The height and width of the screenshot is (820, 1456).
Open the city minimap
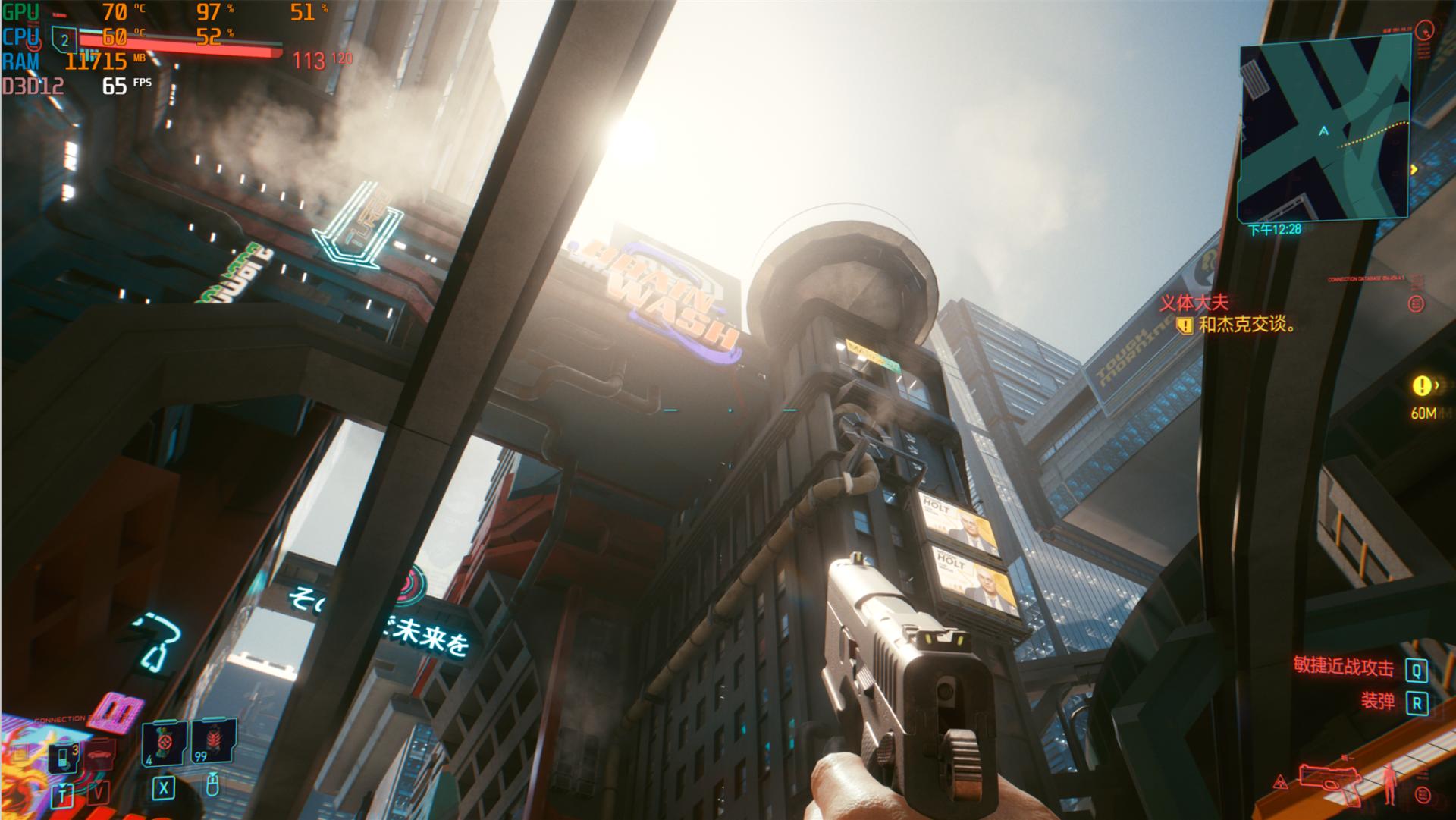1324,130
